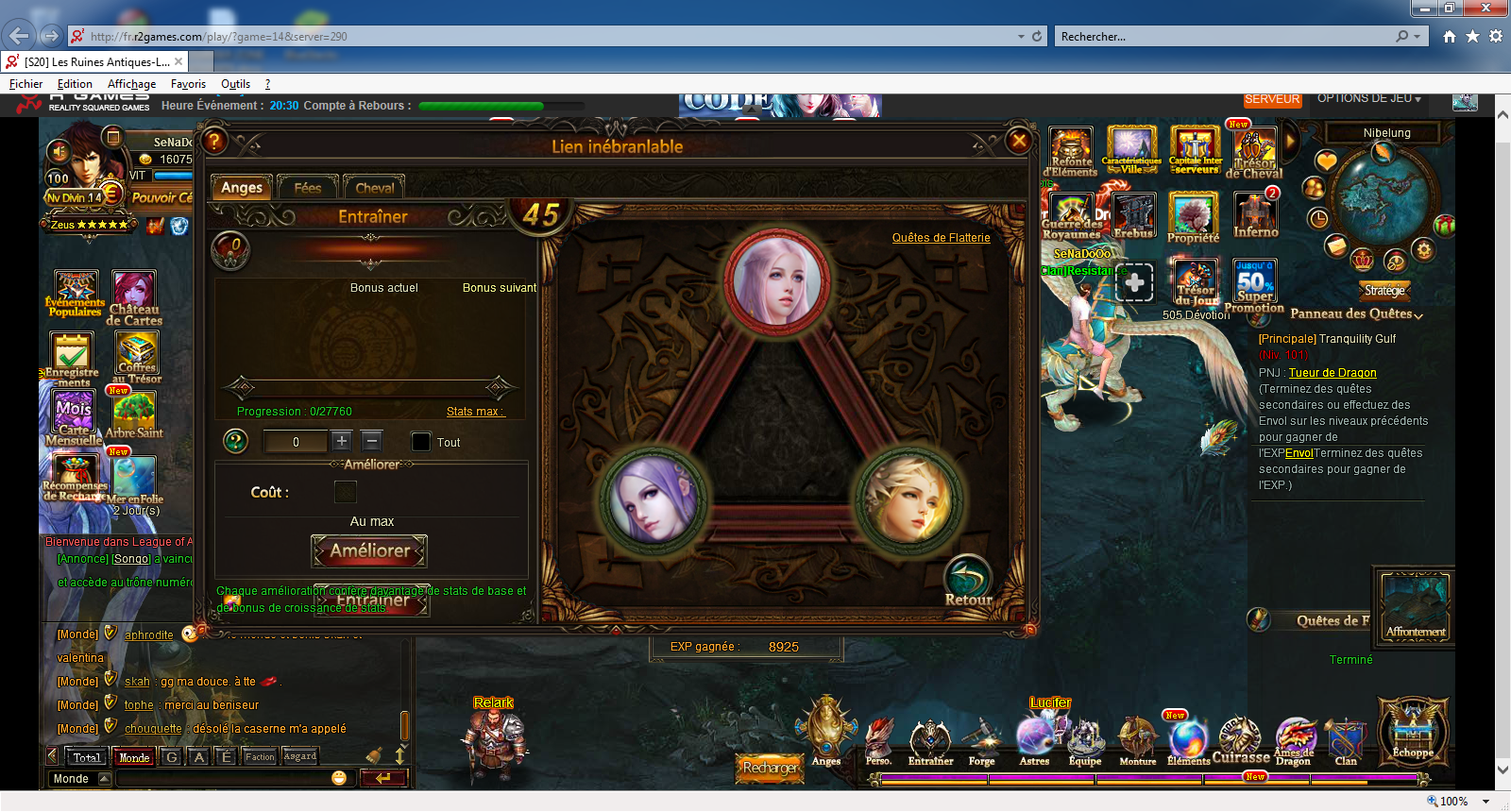Go back with the Retour button
Screen dimensions: 1511x812
tap(968, 582)
